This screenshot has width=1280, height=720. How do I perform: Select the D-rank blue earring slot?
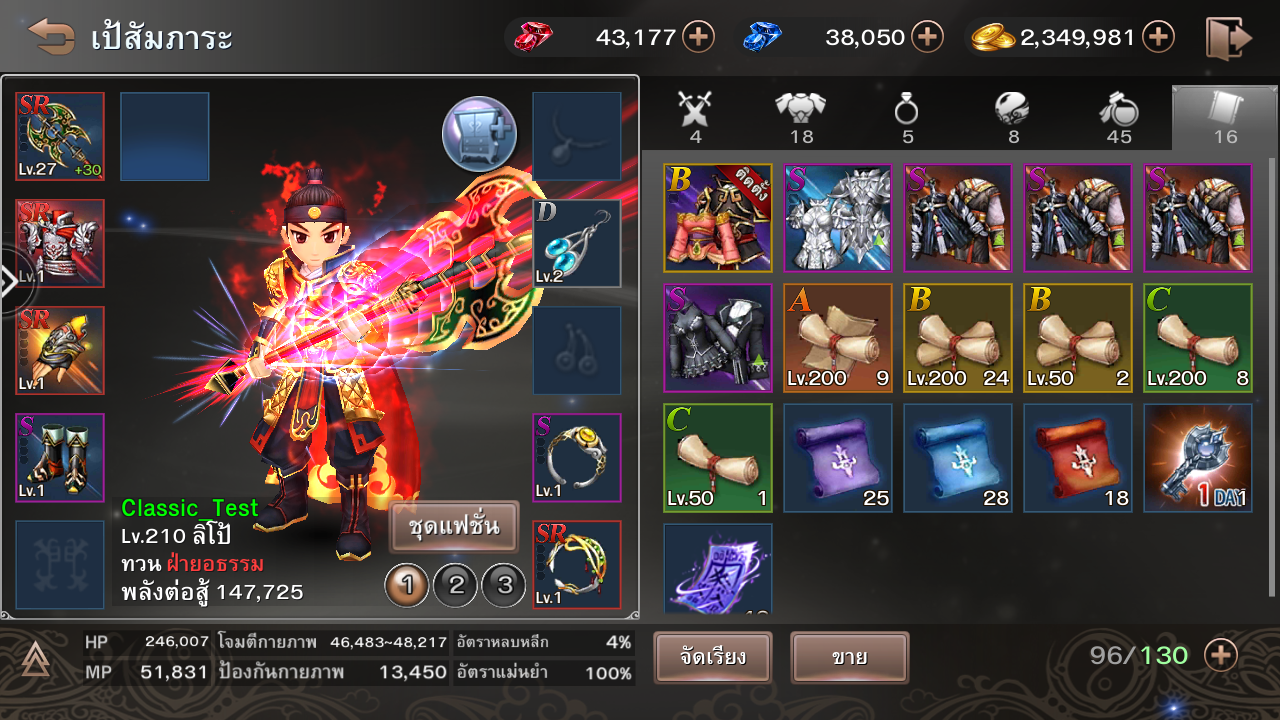pos(576,244)
